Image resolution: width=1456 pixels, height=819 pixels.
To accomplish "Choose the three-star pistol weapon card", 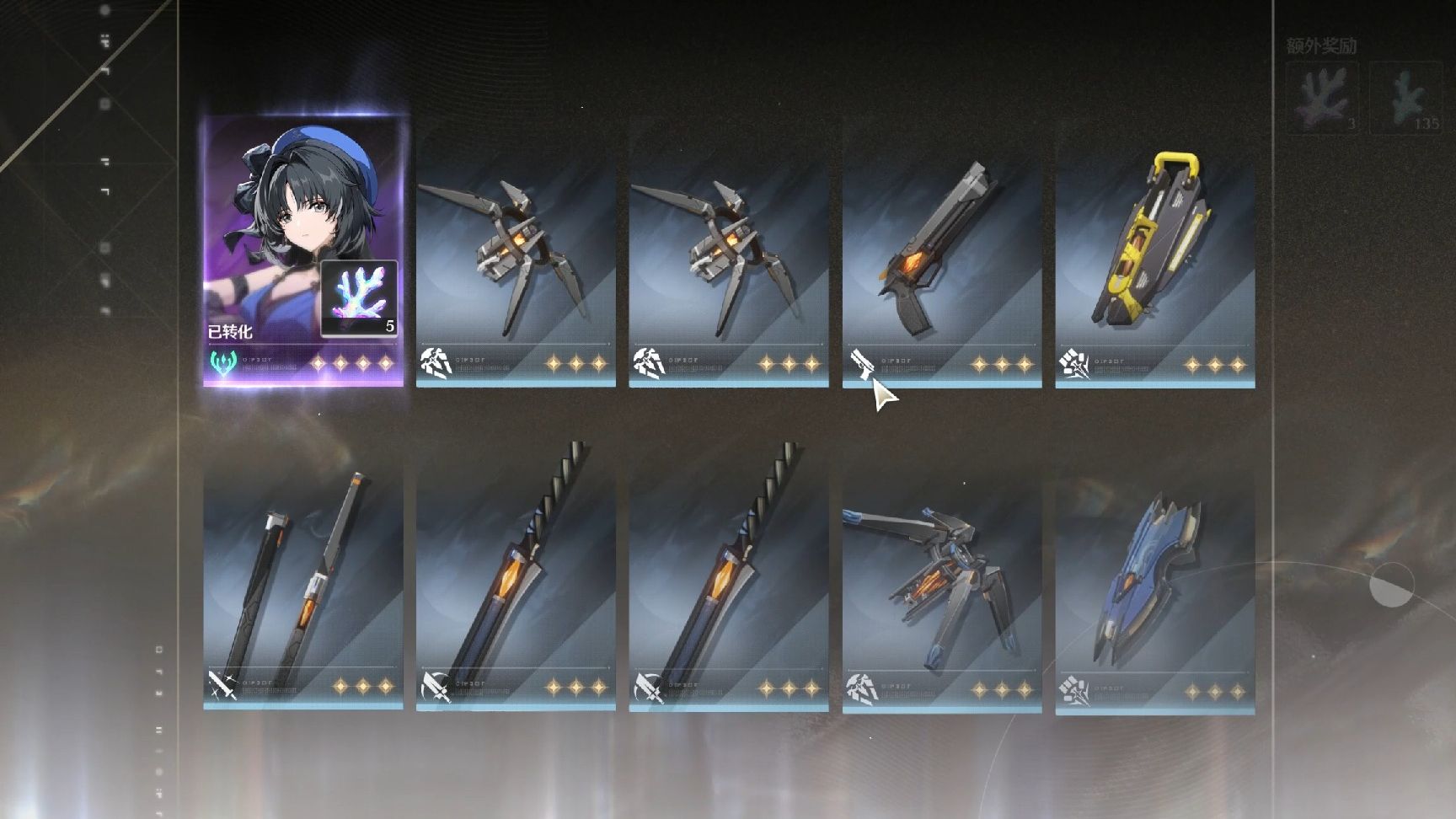I will tap(941, 270).
